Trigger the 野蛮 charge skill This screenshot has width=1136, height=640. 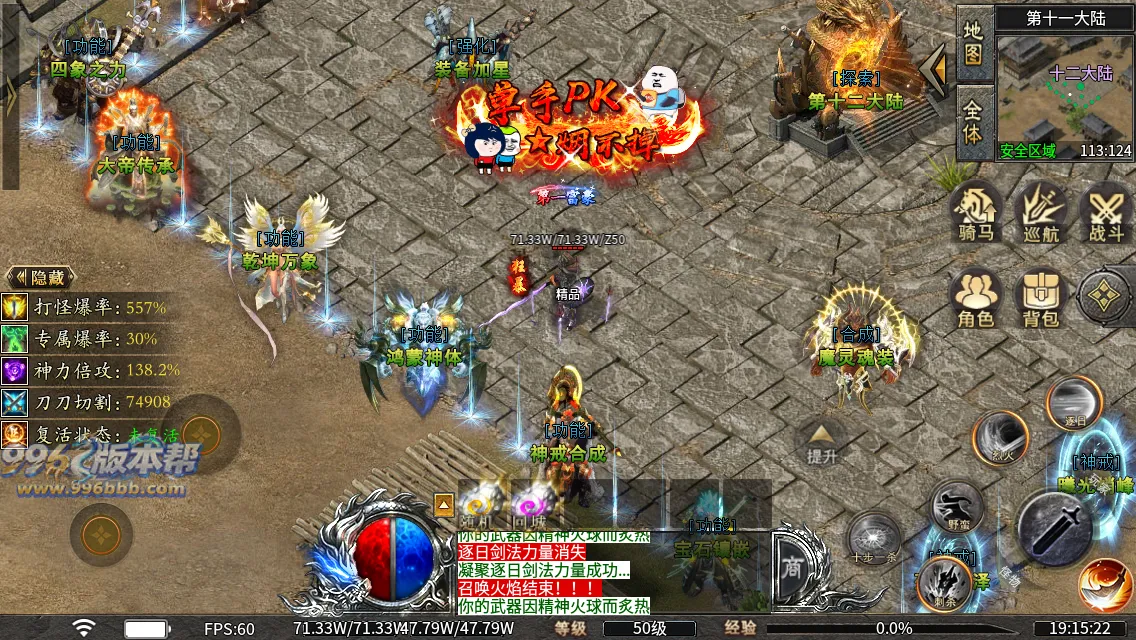point(958,507)
